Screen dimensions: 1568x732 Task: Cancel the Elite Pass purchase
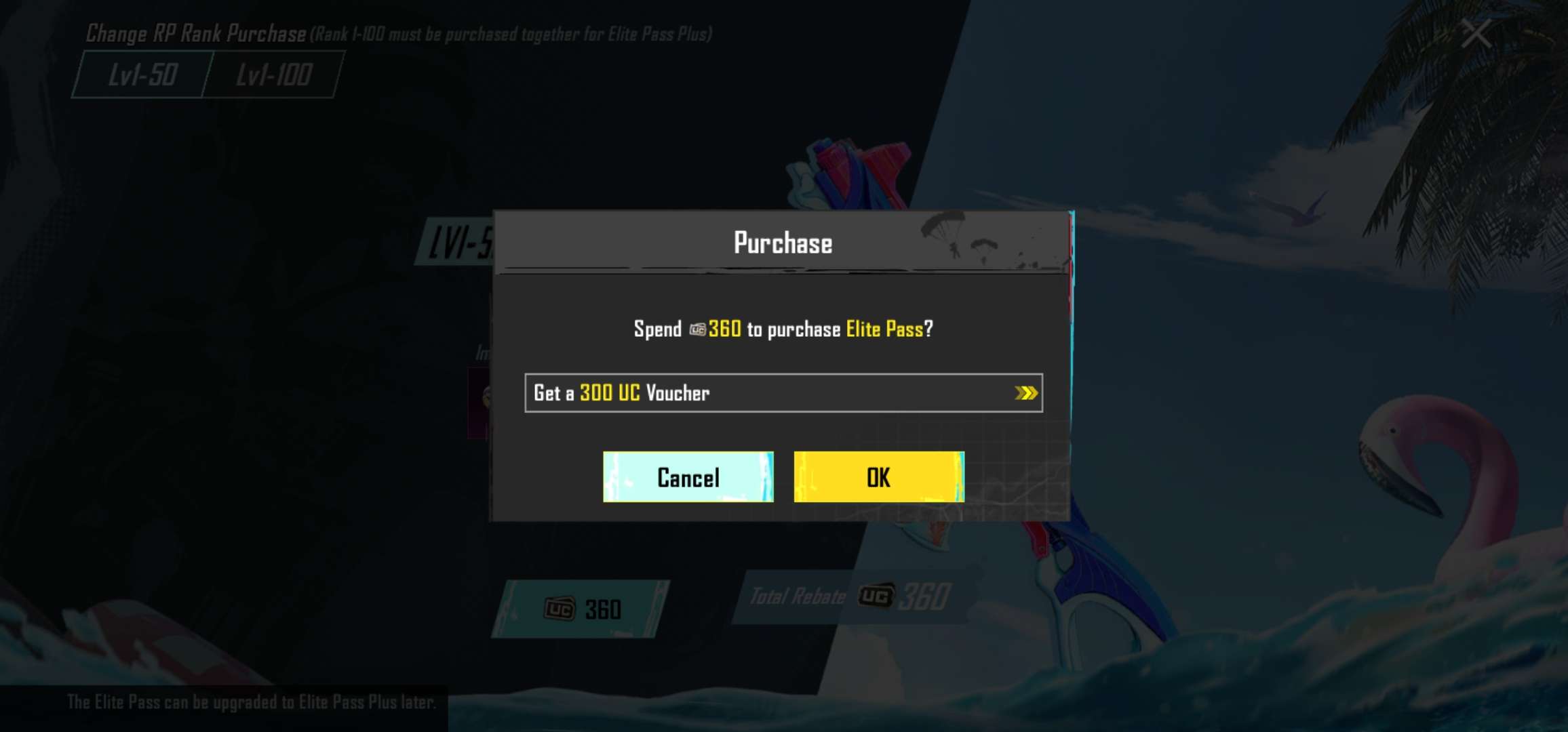[687, 477]
